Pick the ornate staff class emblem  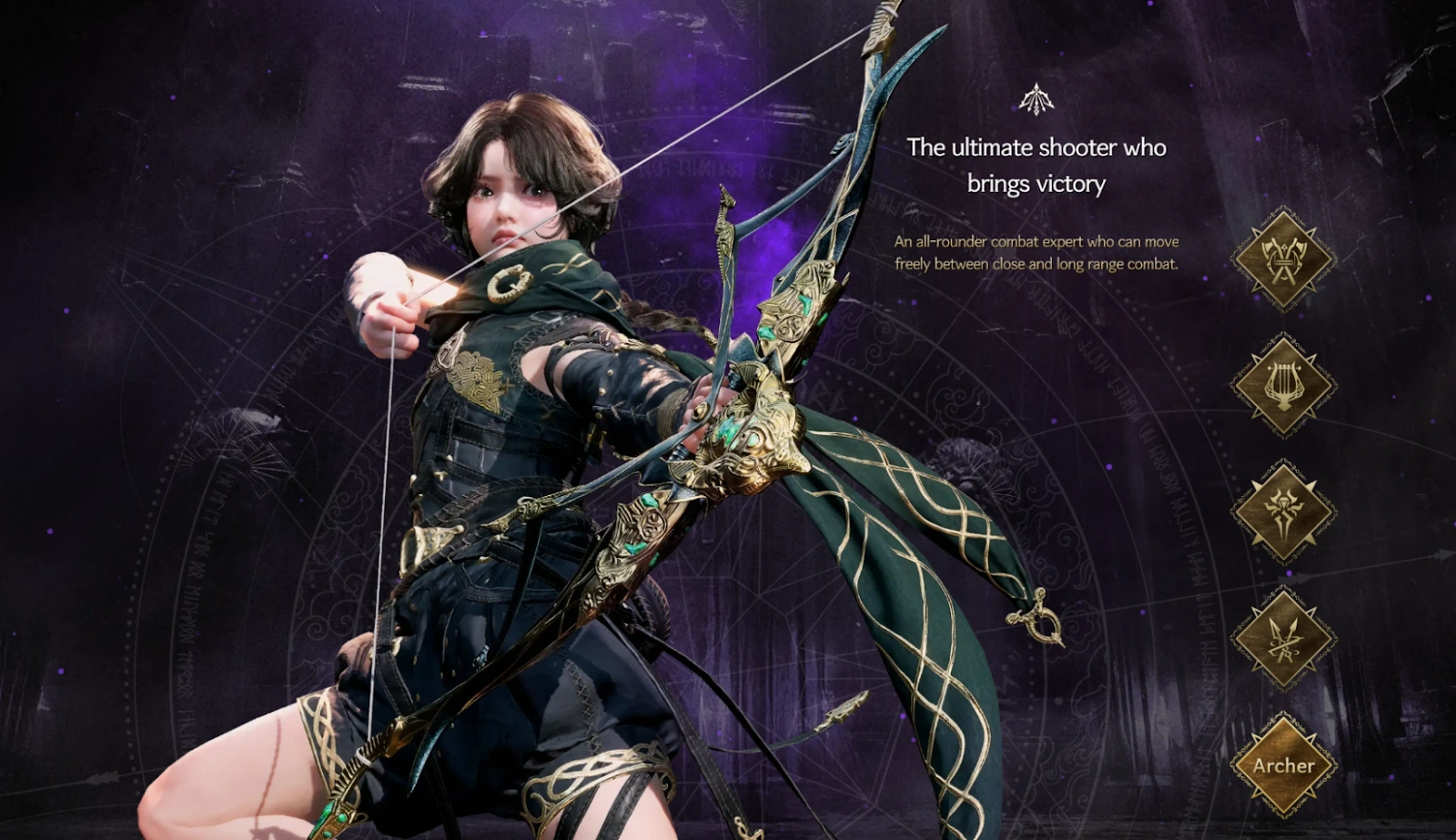pyautogui.click(x=1283, y=511)
